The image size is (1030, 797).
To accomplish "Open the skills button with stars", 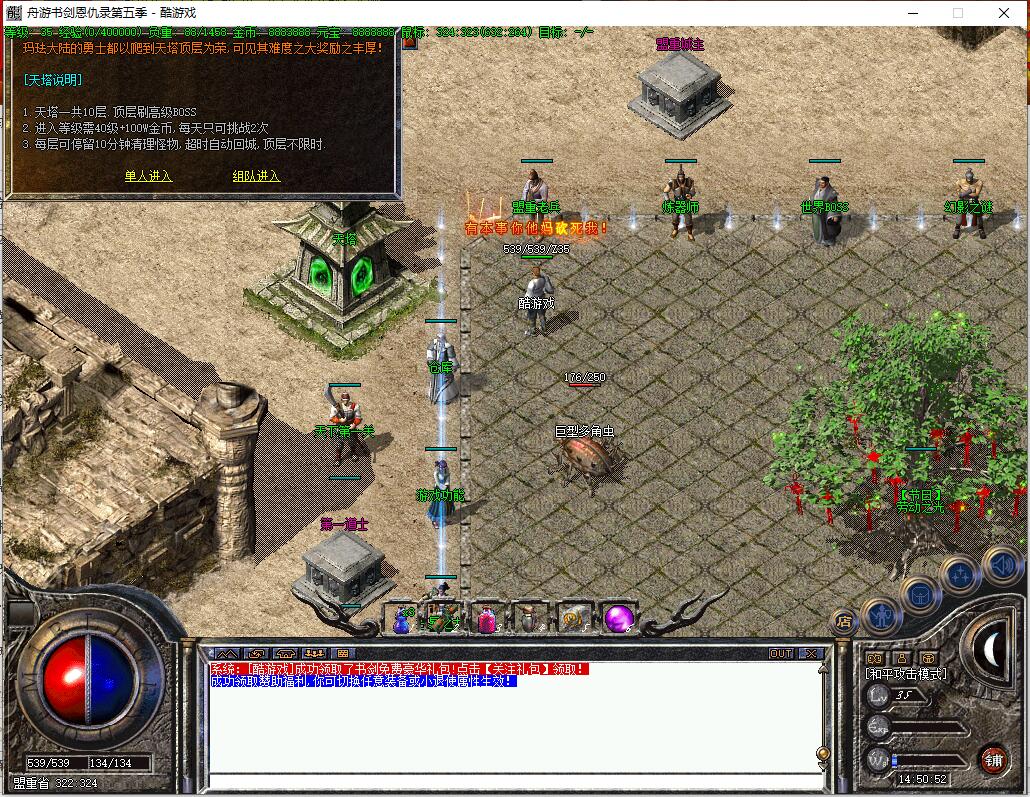I will pyautogui.click(x=960, y=575).
